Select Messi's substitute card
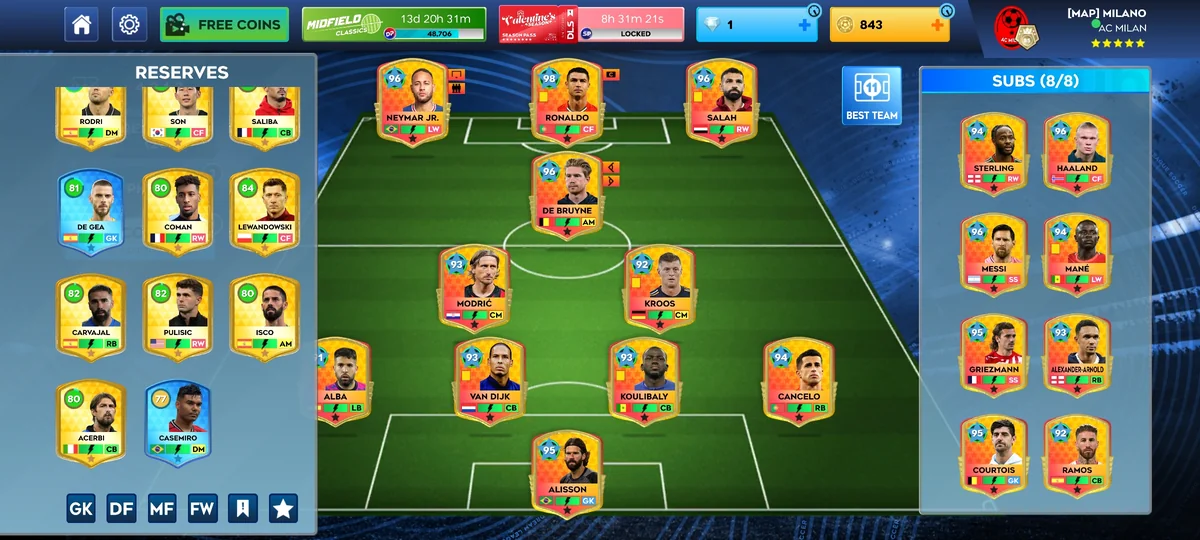This screenshot has height=540, width=1200. 993,254
